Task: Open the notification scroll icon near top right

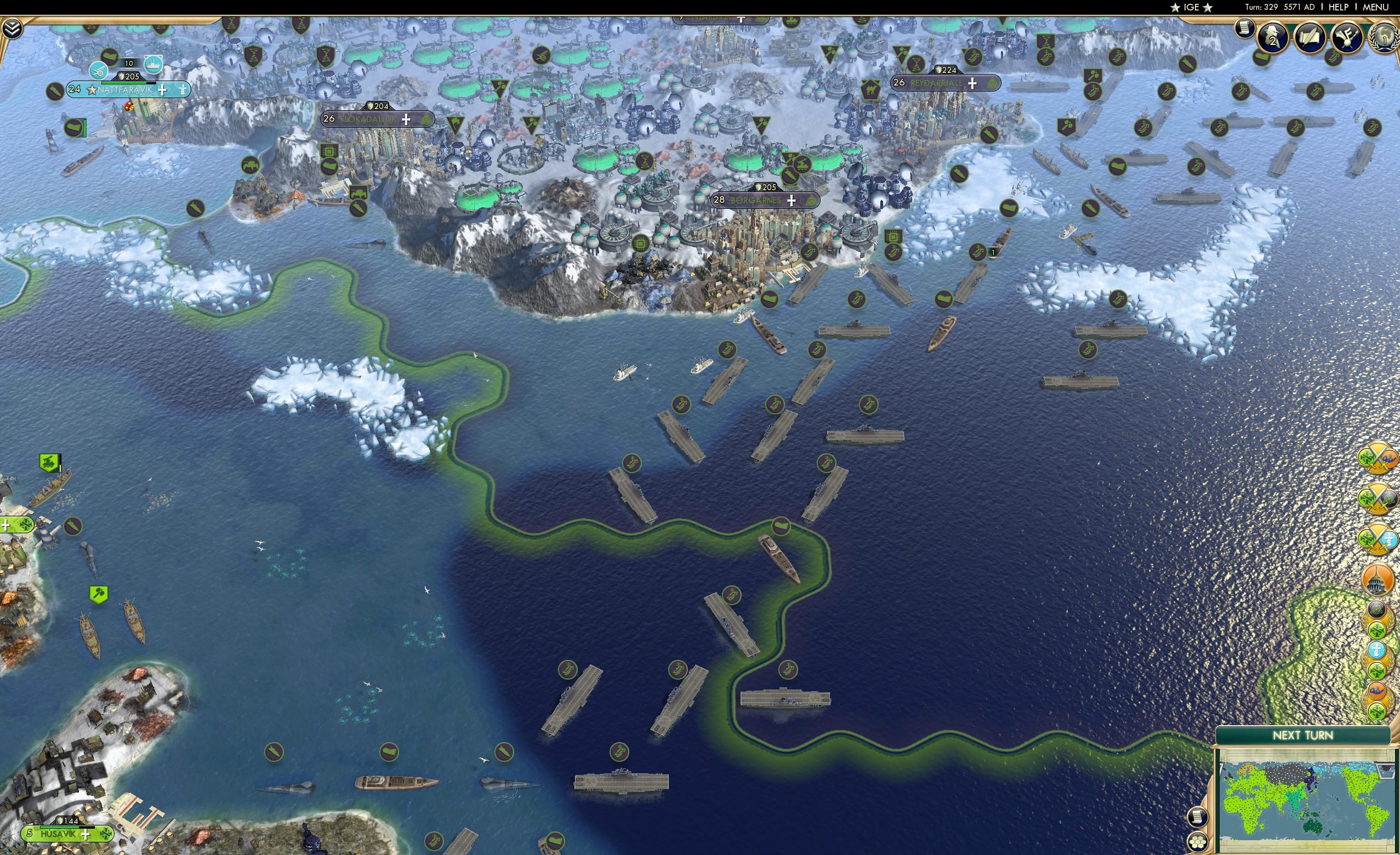Action: tap(1245, 30)
